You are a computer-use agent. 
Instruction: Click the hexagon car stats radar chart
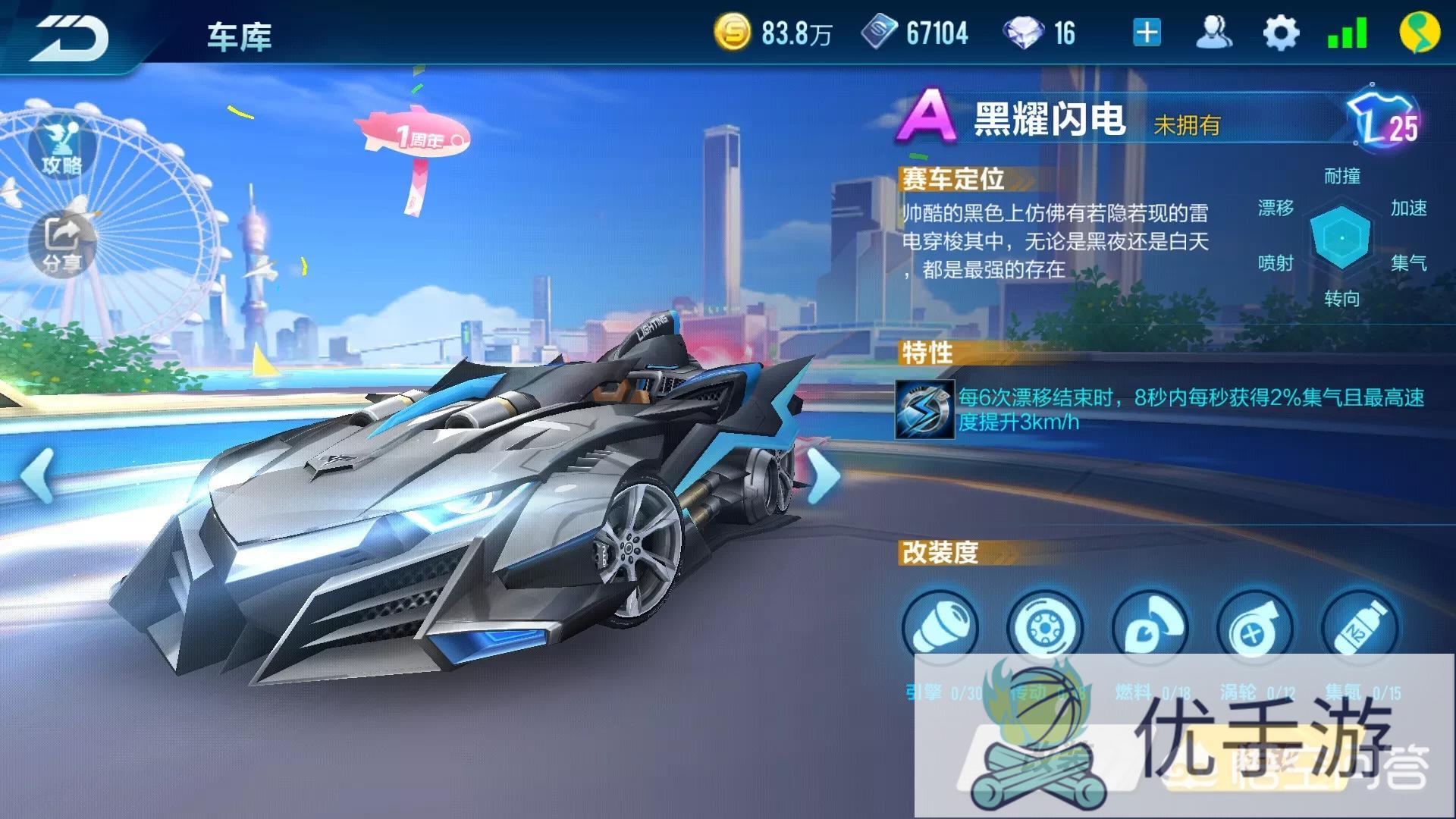coord(1341,237)
